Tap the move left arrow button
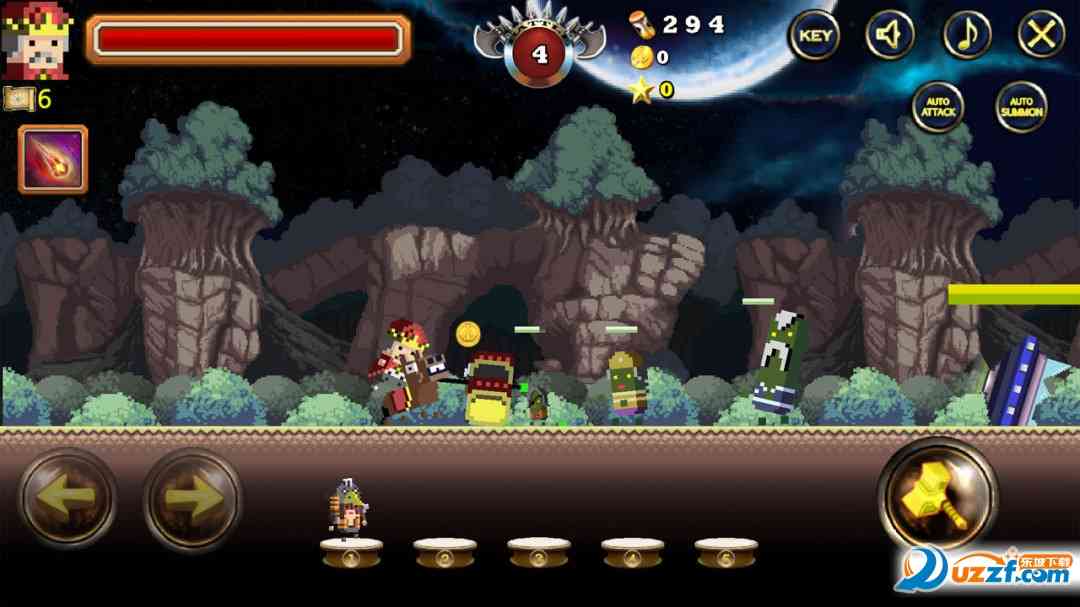Viewport: 1080px width, 607px height. [68, 497]
